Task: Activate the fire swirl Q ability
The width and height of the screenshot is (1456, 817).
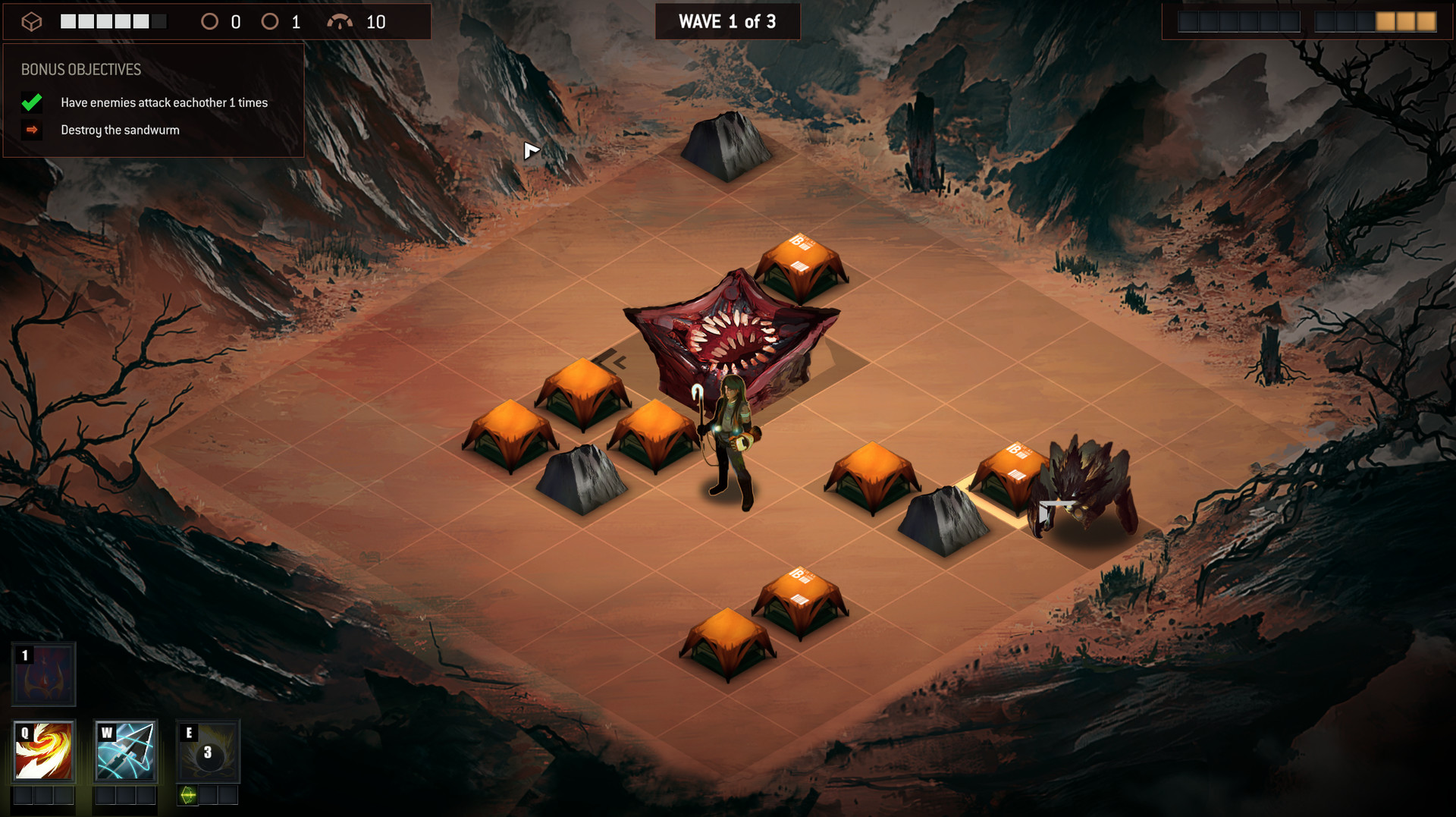Action: [44, 750]
